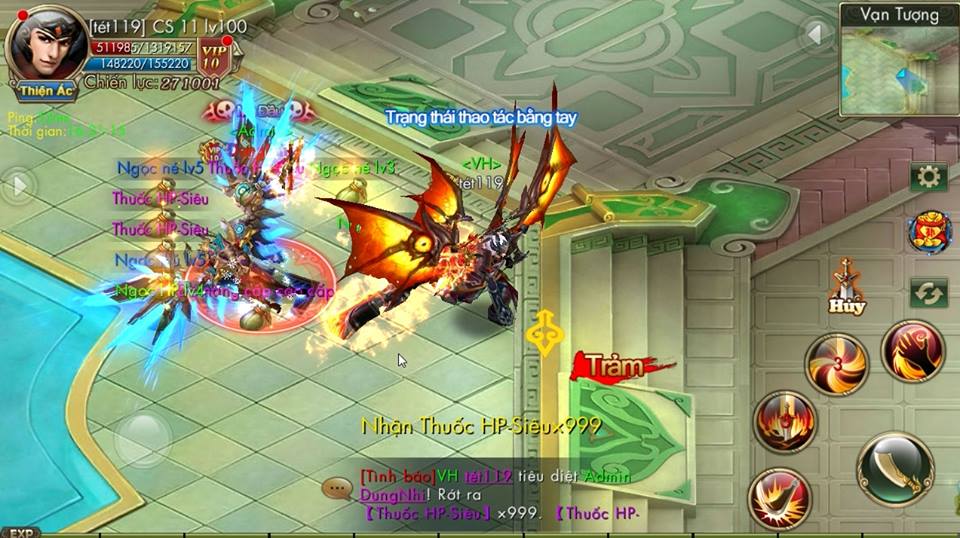
Task: Collapse the minimap with the left arrow
Action: 816,35
